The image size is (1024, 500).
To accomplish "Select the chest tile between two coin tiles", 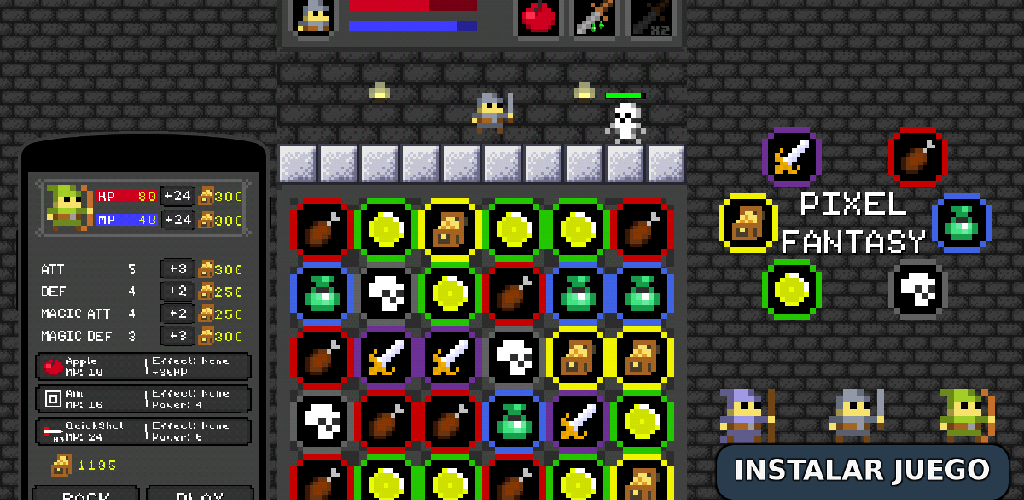I will pos(450,228).
